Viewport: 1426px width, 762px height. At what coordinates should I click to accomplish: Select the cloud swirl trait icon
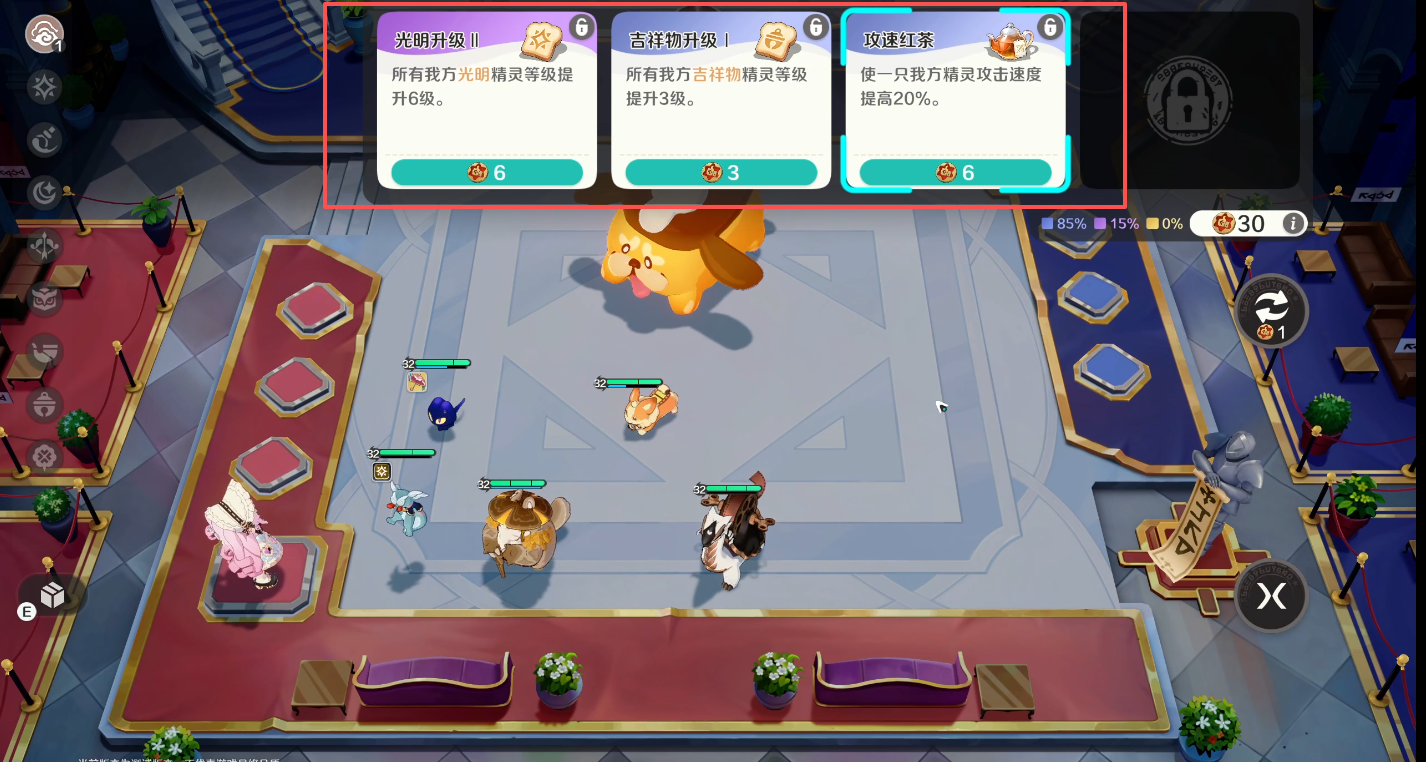(x=44, y=34)
